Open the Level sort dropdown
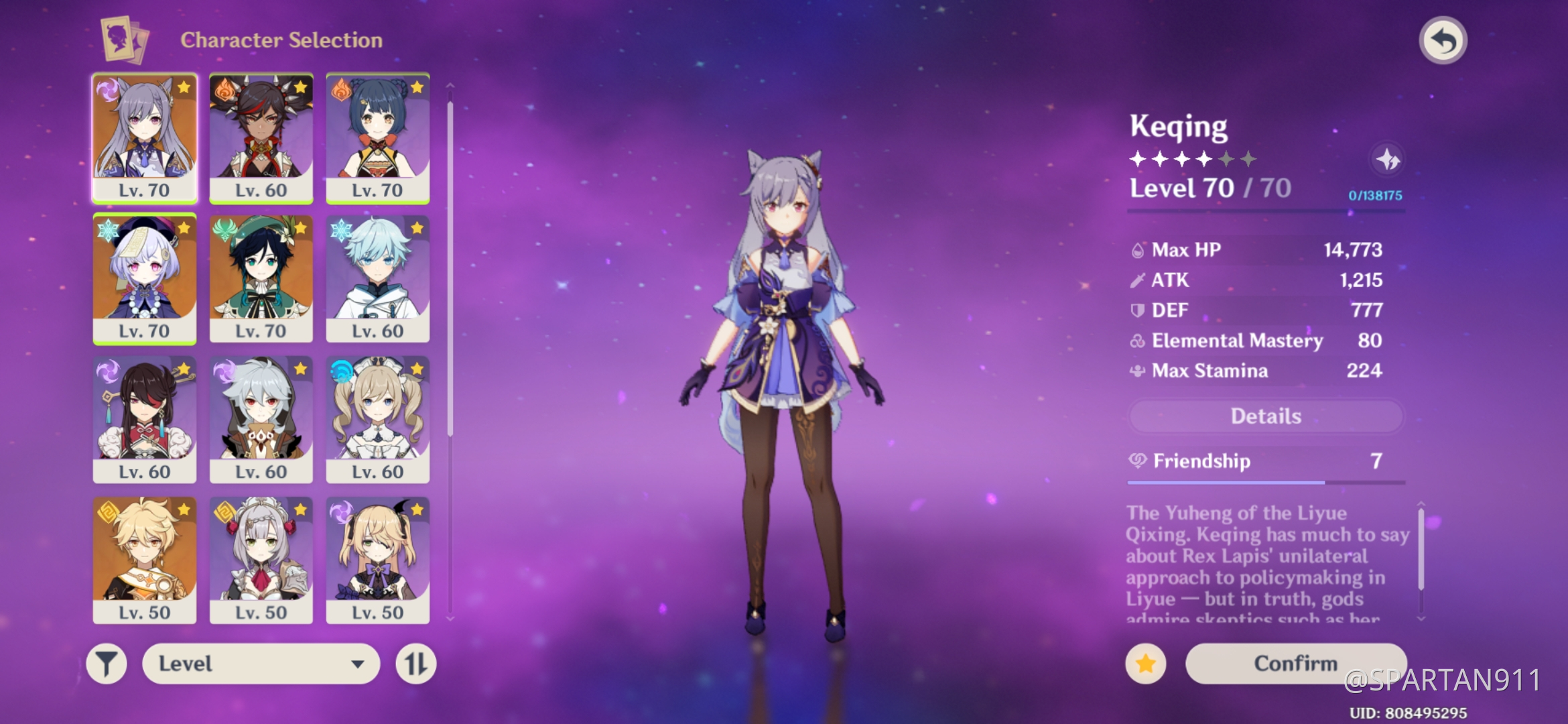 click(x=261, y=664)
